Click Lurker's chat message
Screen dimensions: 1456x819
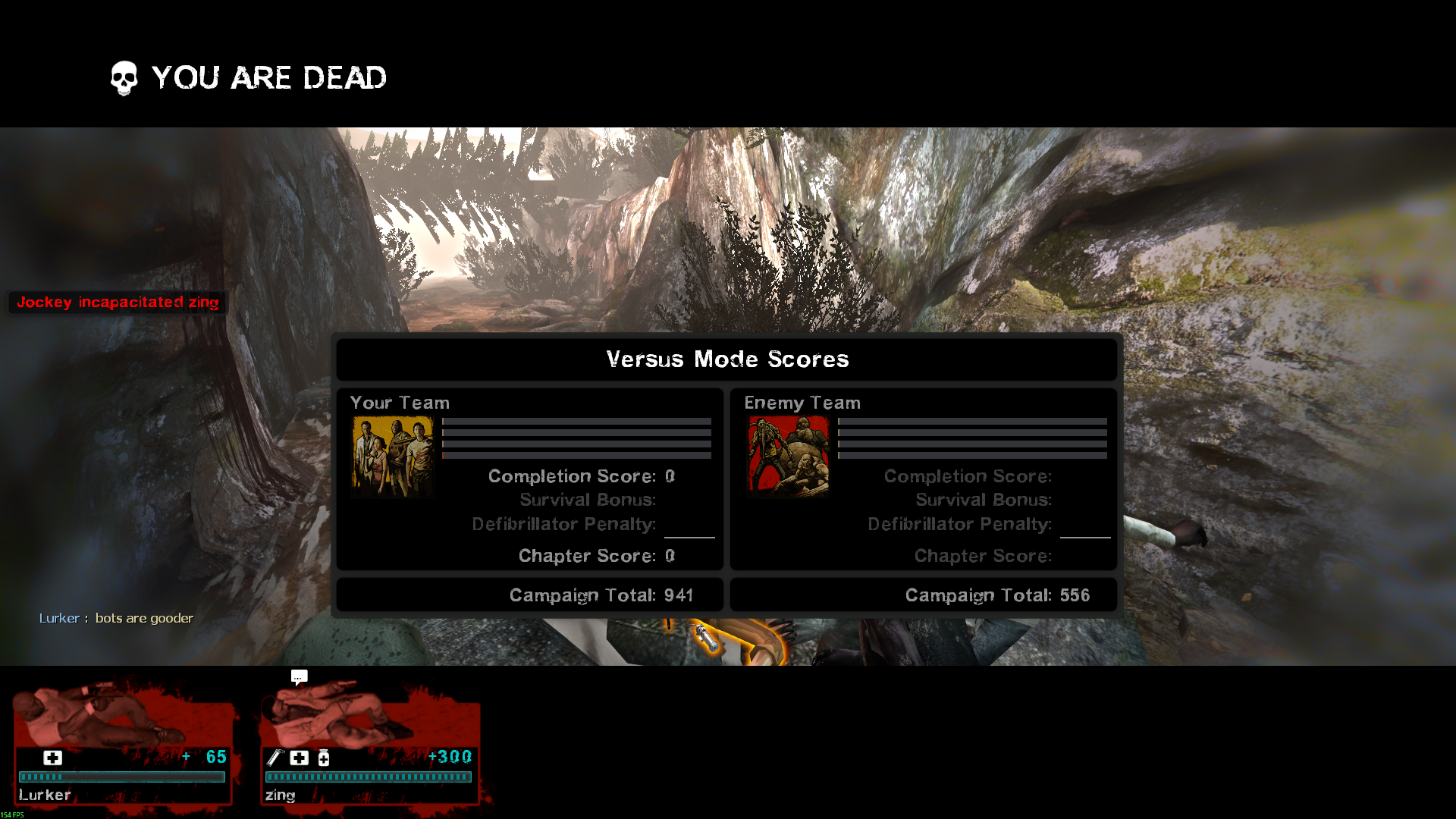point(116,618)
